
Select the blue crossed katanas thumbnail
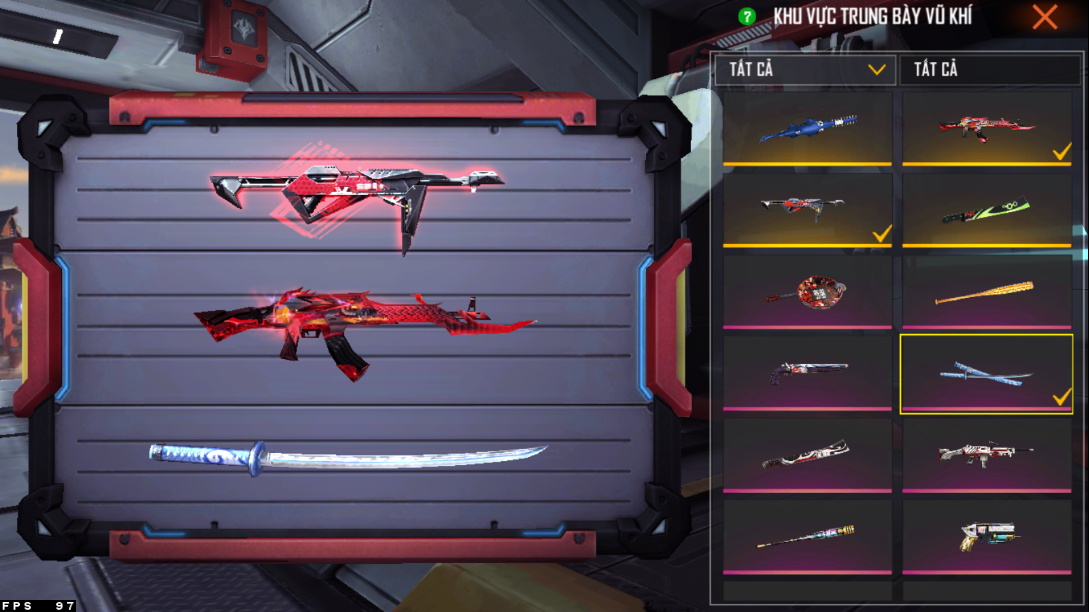pos(987,374)
